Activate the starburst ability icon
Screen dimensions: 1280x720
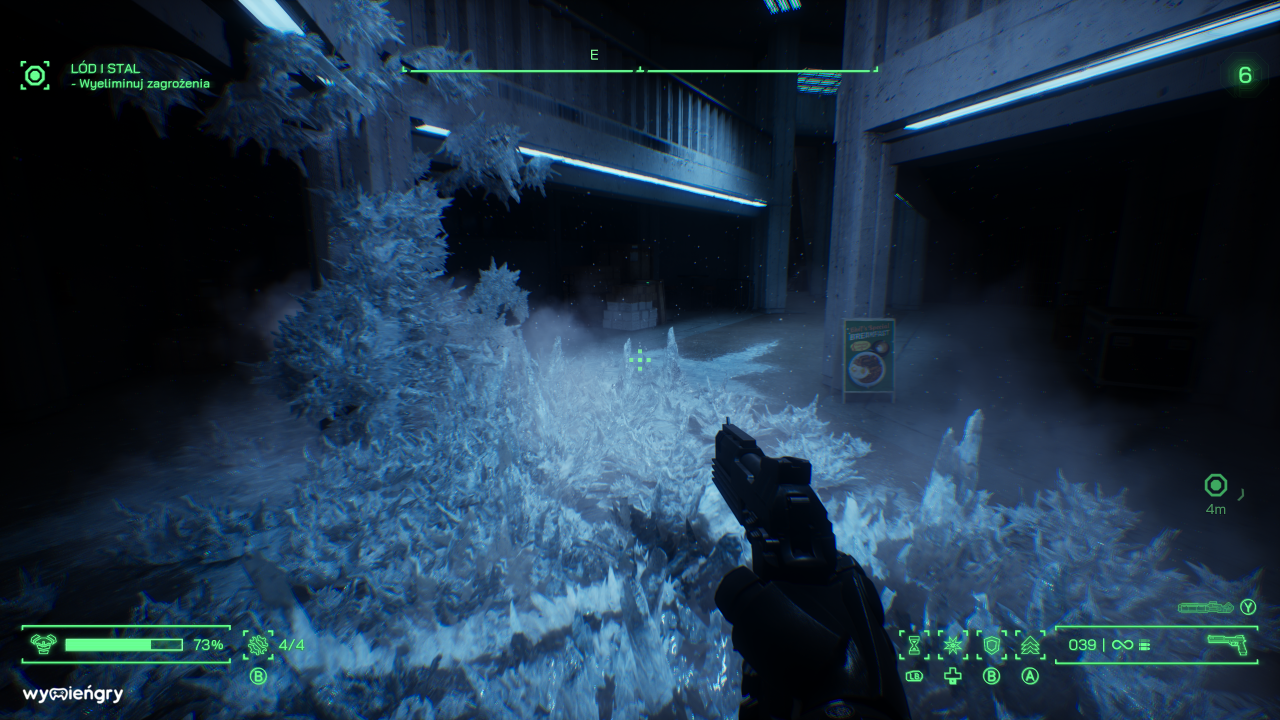pyautogui.click(x=952, y=645)
